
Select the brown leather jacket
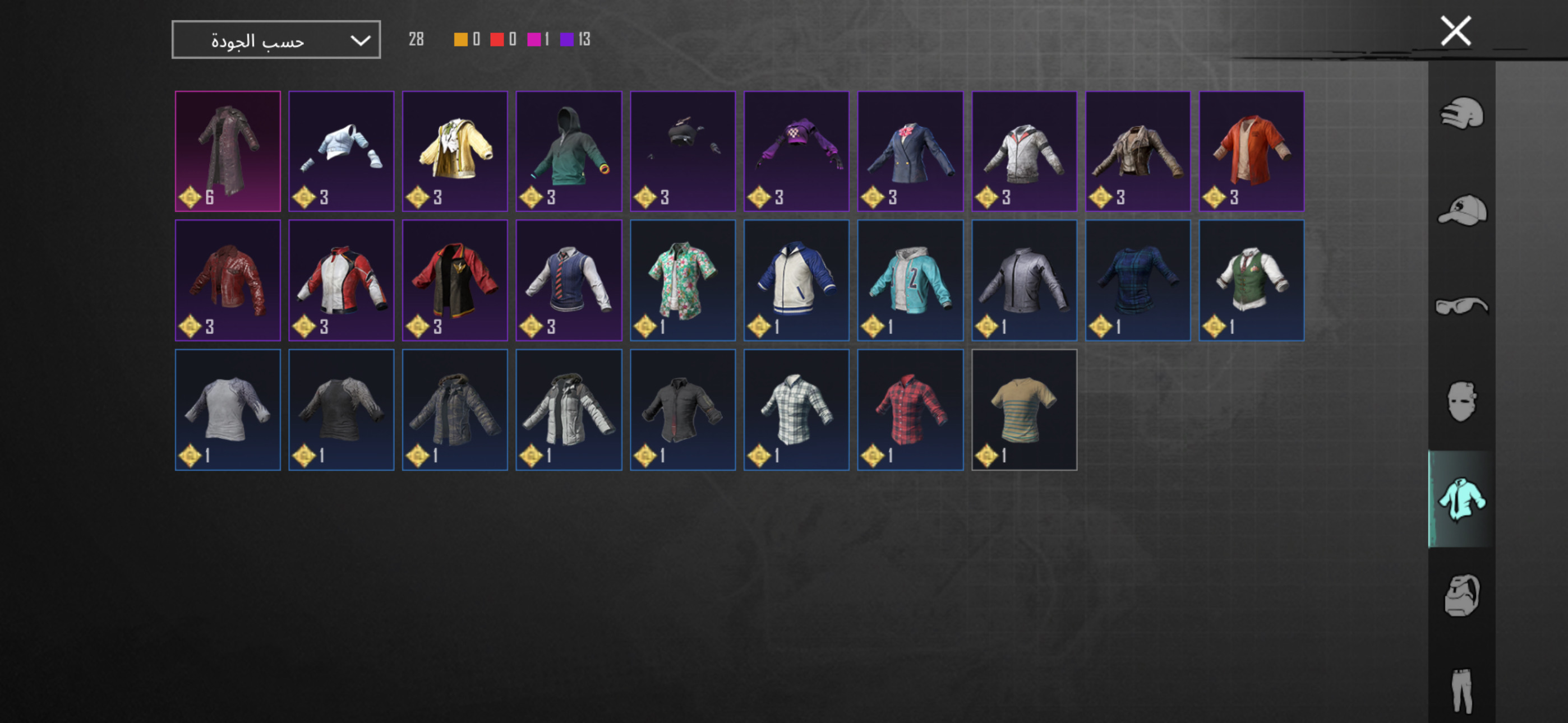pos(1138,151)
